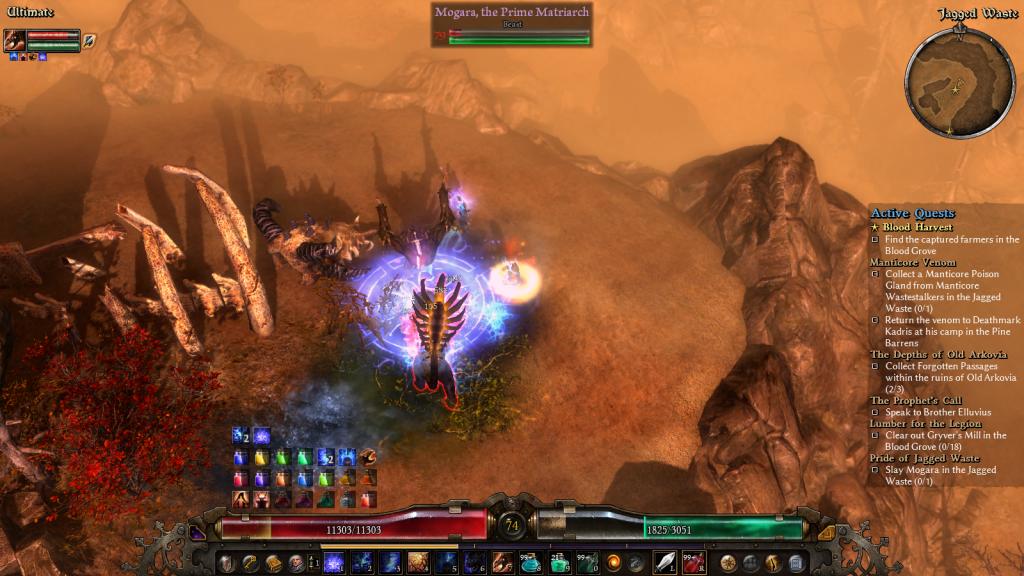The width and height of the screenshot is (1024, 576).
Task: Select the Blood Harvest quest in tracker
Action: pos(917,227)
